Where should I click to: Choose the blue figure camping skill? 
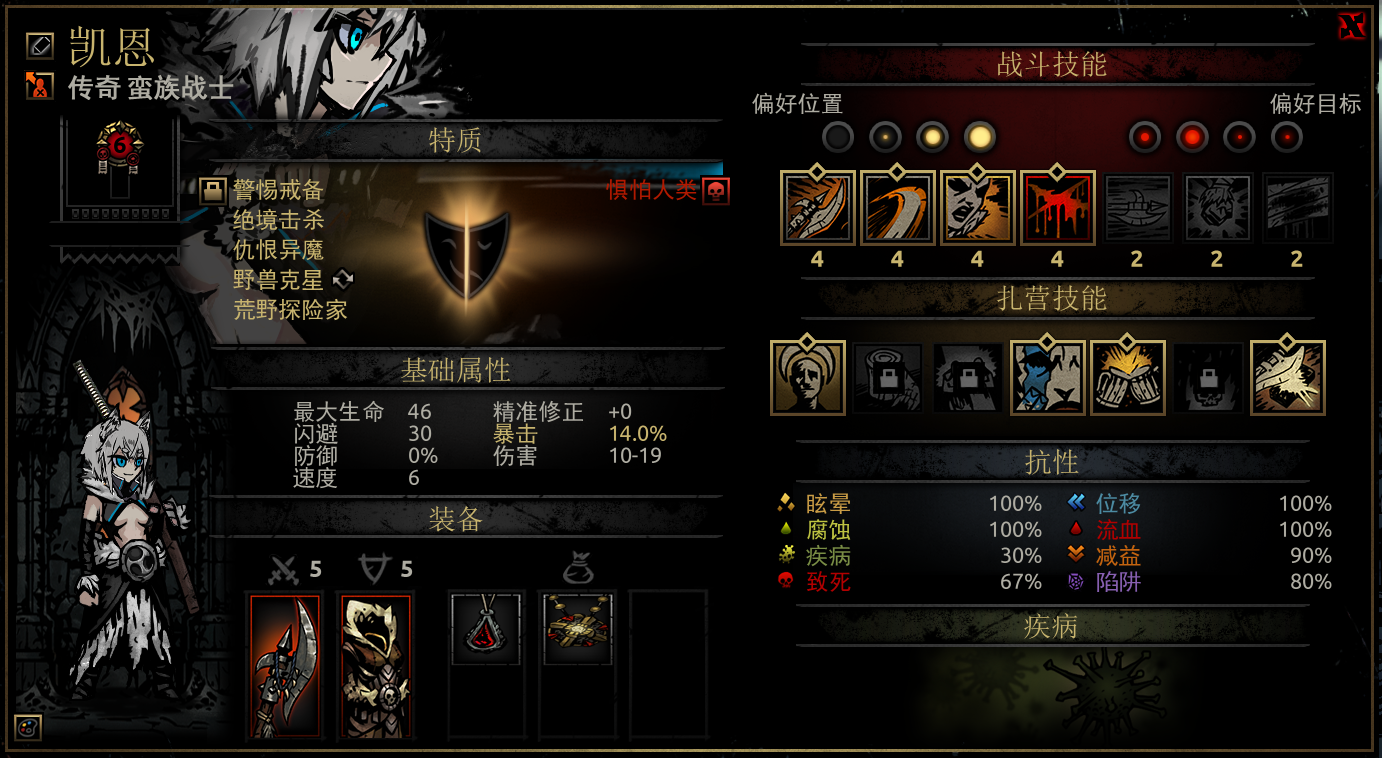pos(1048,378)
